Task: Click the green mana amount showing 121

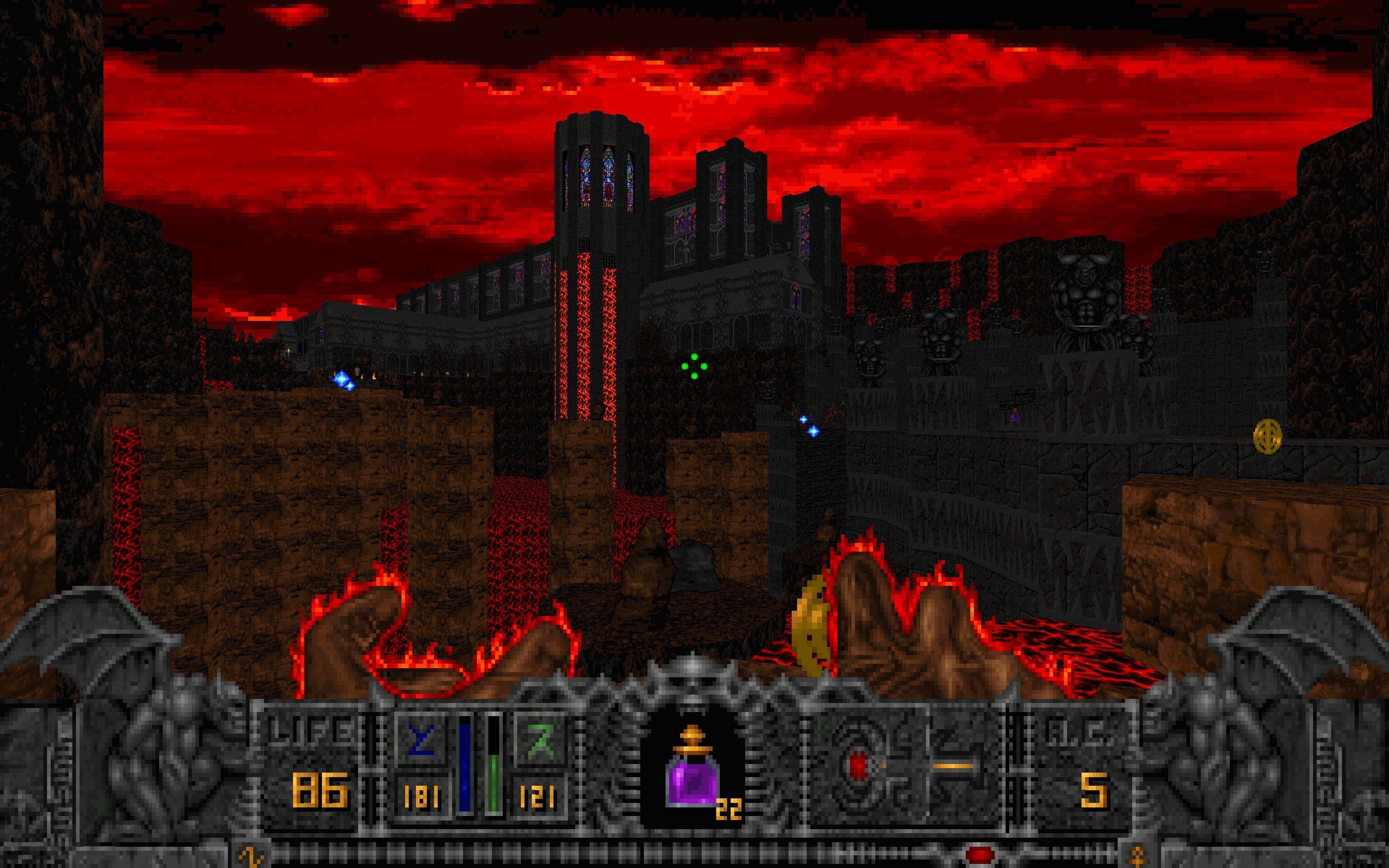Action: (539, 795)
